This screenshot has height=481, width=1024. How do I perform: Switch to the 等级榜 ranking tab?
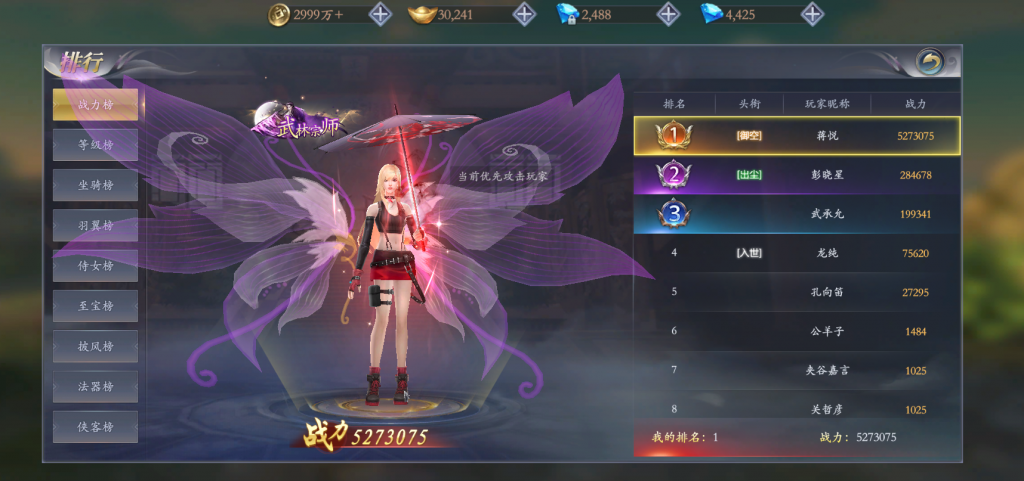click(95, 145)
